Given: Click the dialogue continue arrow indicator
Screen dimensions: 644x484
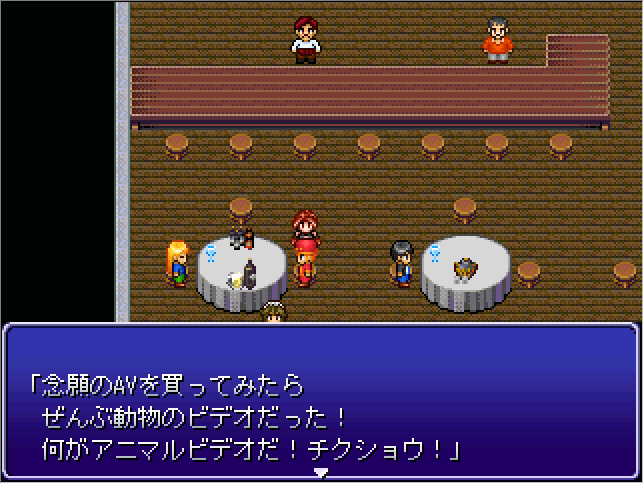Looking at the screenshot, I should [x=321, y=472].
